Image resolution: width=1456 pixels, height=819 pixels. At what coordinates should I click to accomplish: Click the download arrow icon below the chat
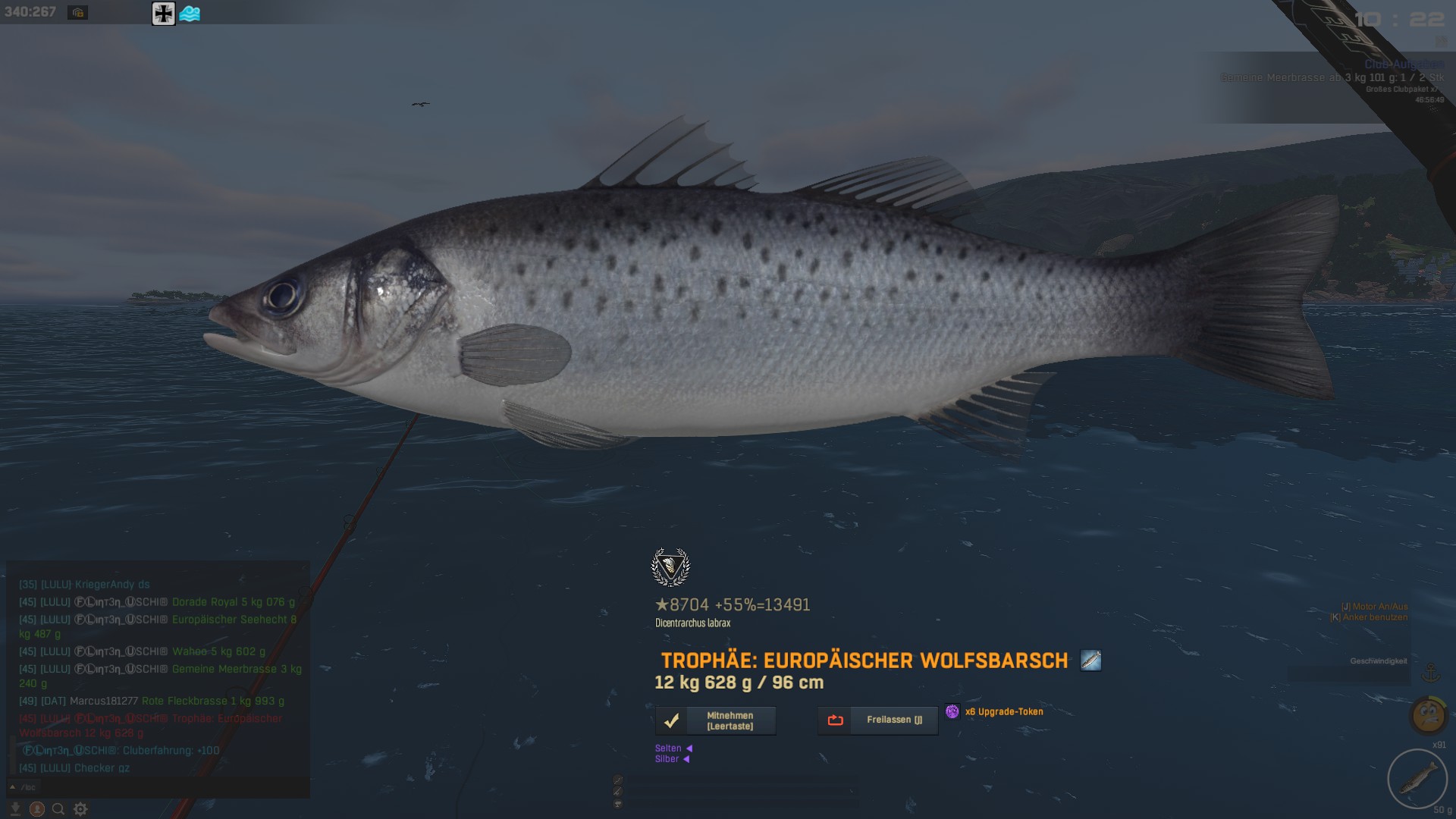tap(15, 809)
